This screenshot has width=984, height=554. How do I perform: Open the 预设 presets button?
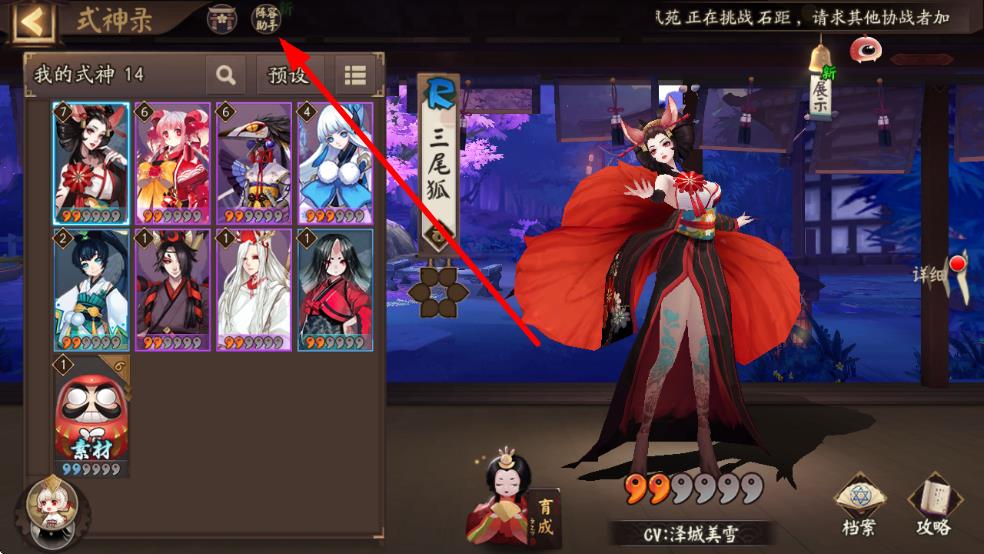pyautogui.click(x=290, y=75)
